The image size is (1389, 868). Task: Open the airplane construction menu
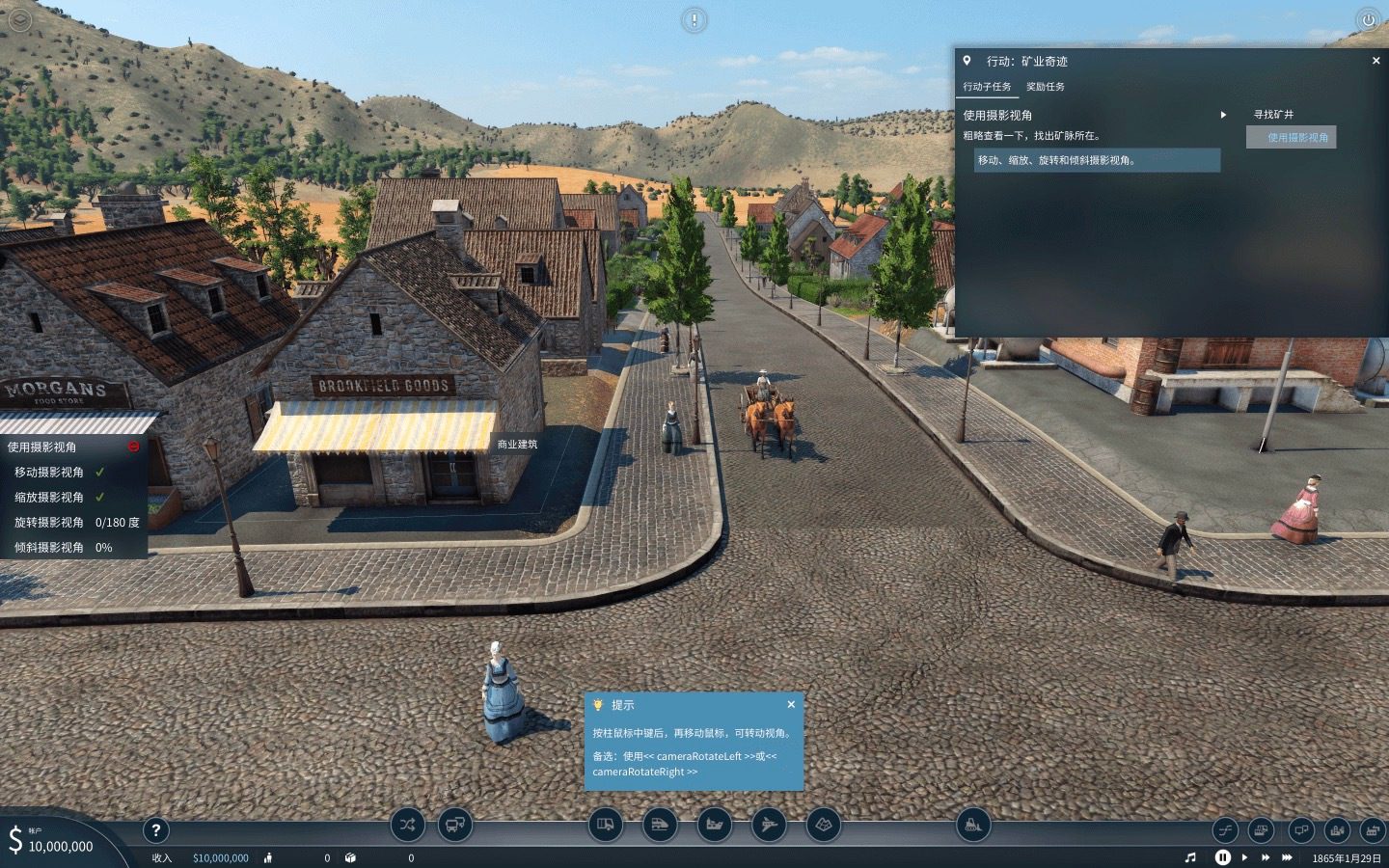(x=769, y=825)
